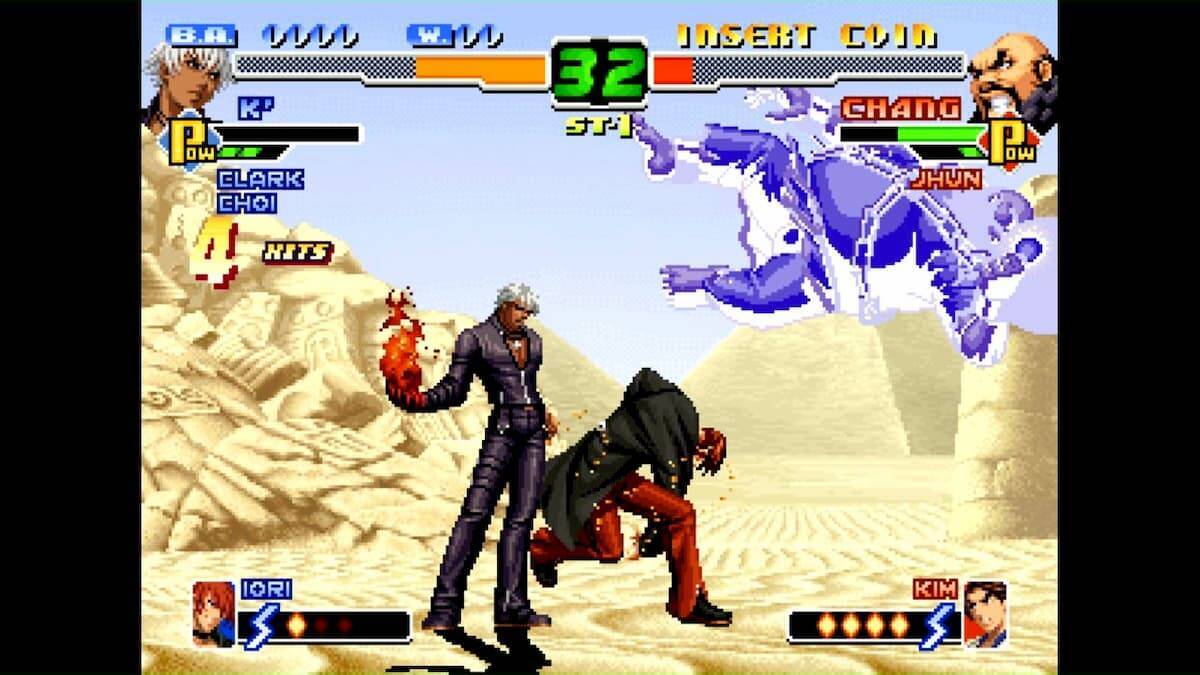The height and width of the screenshot is (675, 1200).
Task: Click the POW icon beside K'
Action: pyautogui.click(x=190, y=142)
